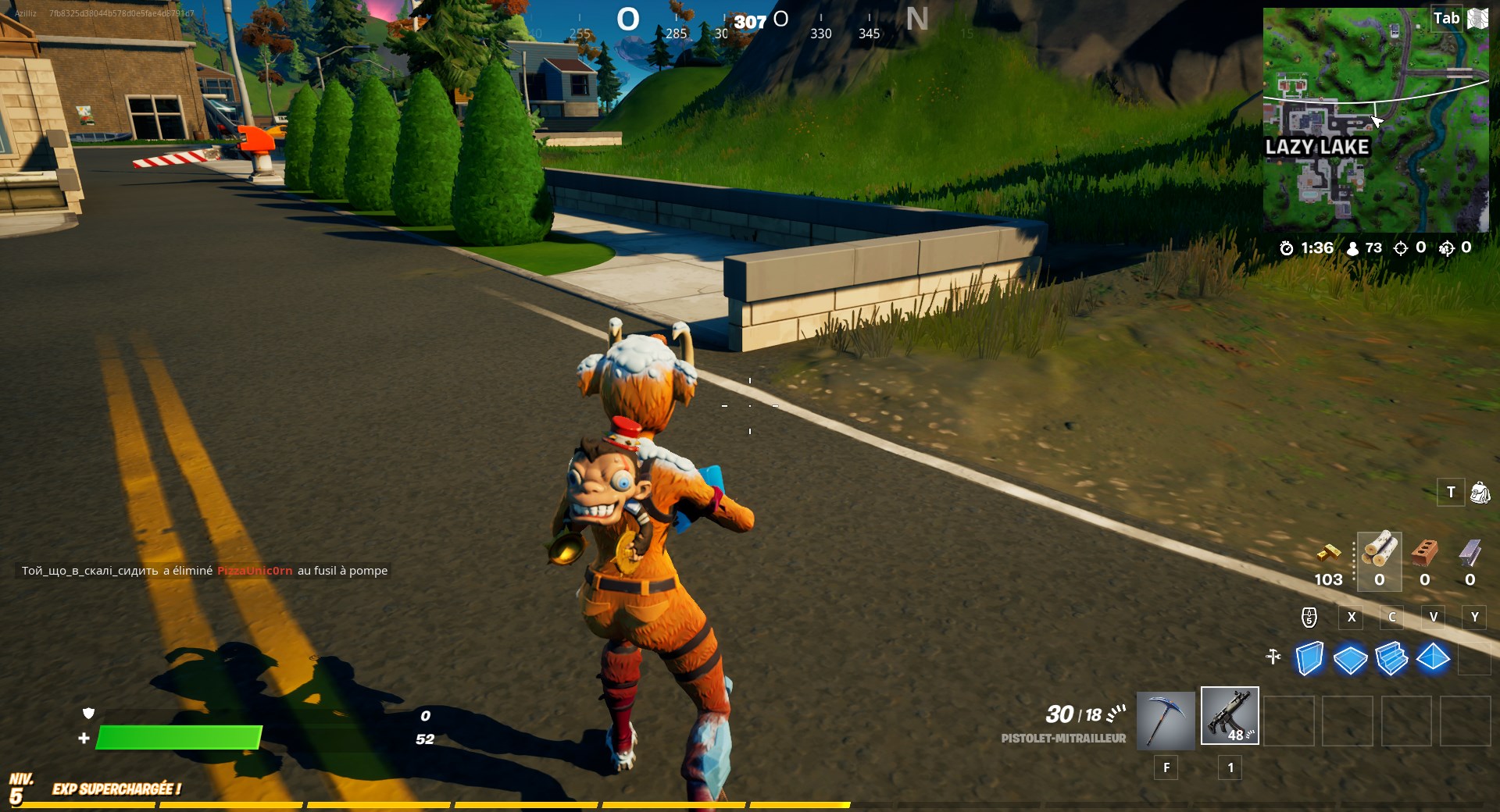The image size is (1500, 812).
Task: Click PizzaUnic0rn in the elimination feed
Action: click(254, 571)
